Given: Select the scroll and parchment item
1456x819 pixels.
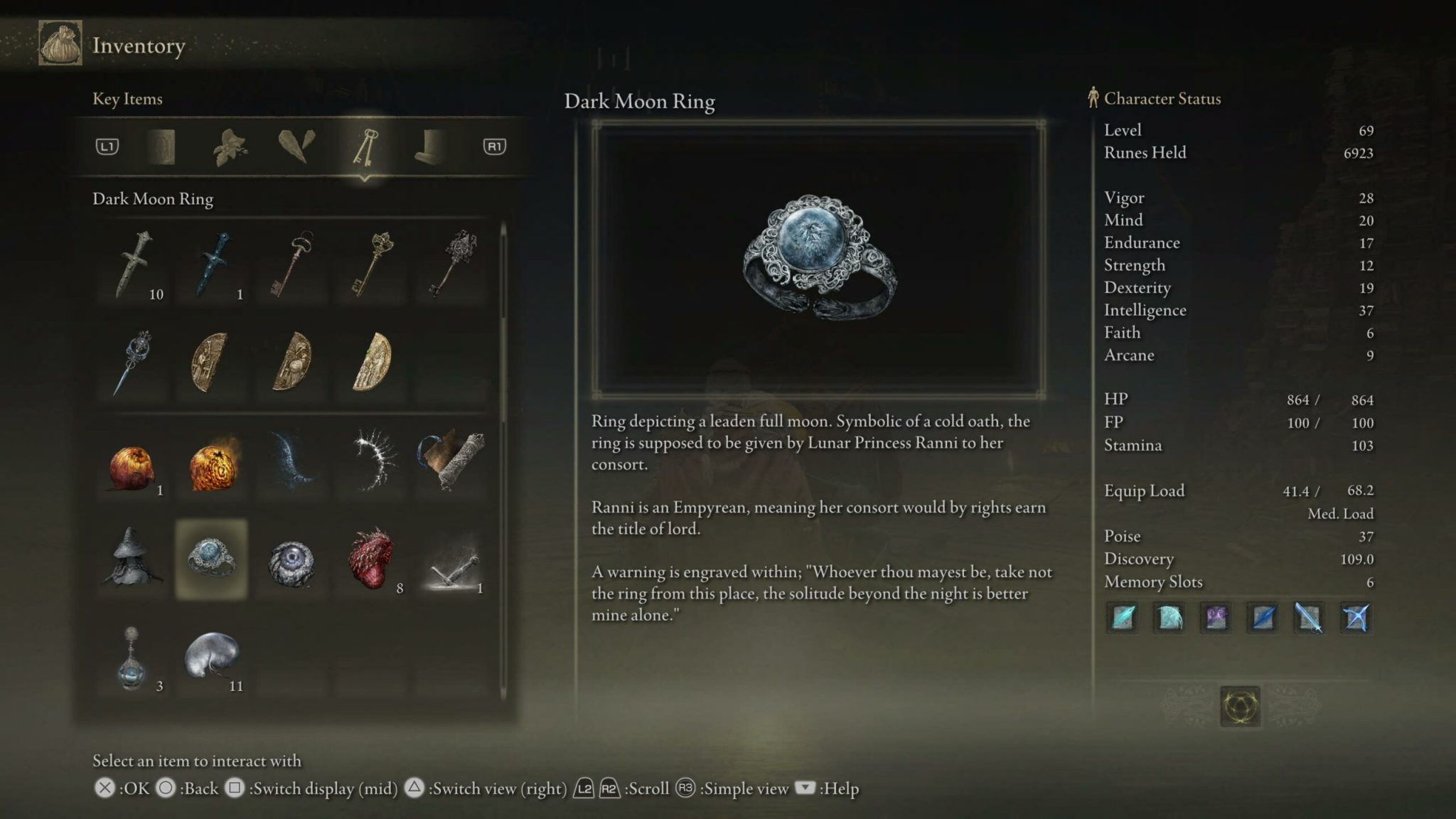Looking at the screenshot, I should click(452, 461).
